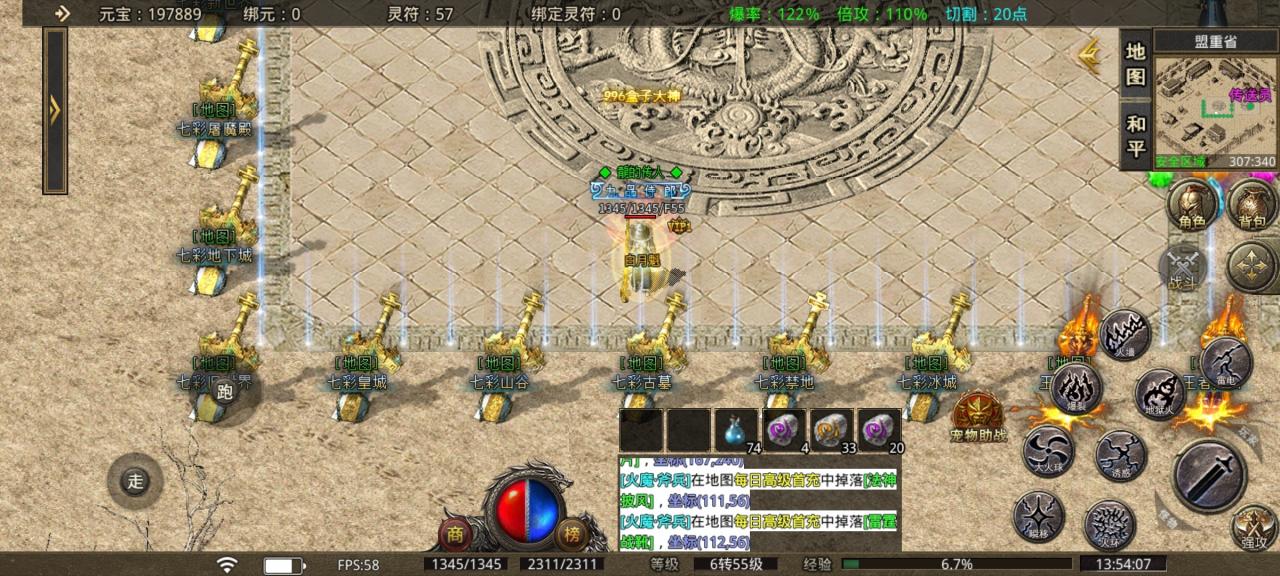The width and height of the screenshot is (1280, 576).
Task: Open the 地图 map button
Action: click(x=1135, y=64)
